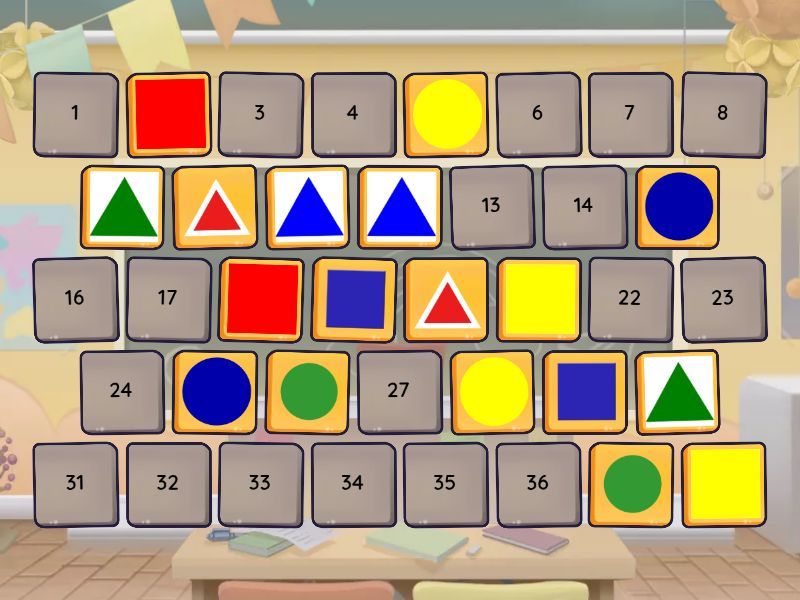
Task: Choose the tile labeled 7
Action: (629, 113)
